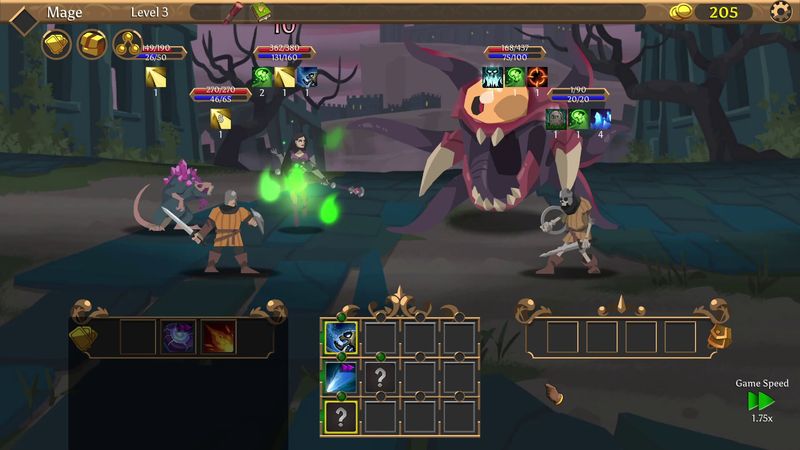800x450 pixels.
Task: Select the highlighted question-mark grid slot
Action: (339, 416)
